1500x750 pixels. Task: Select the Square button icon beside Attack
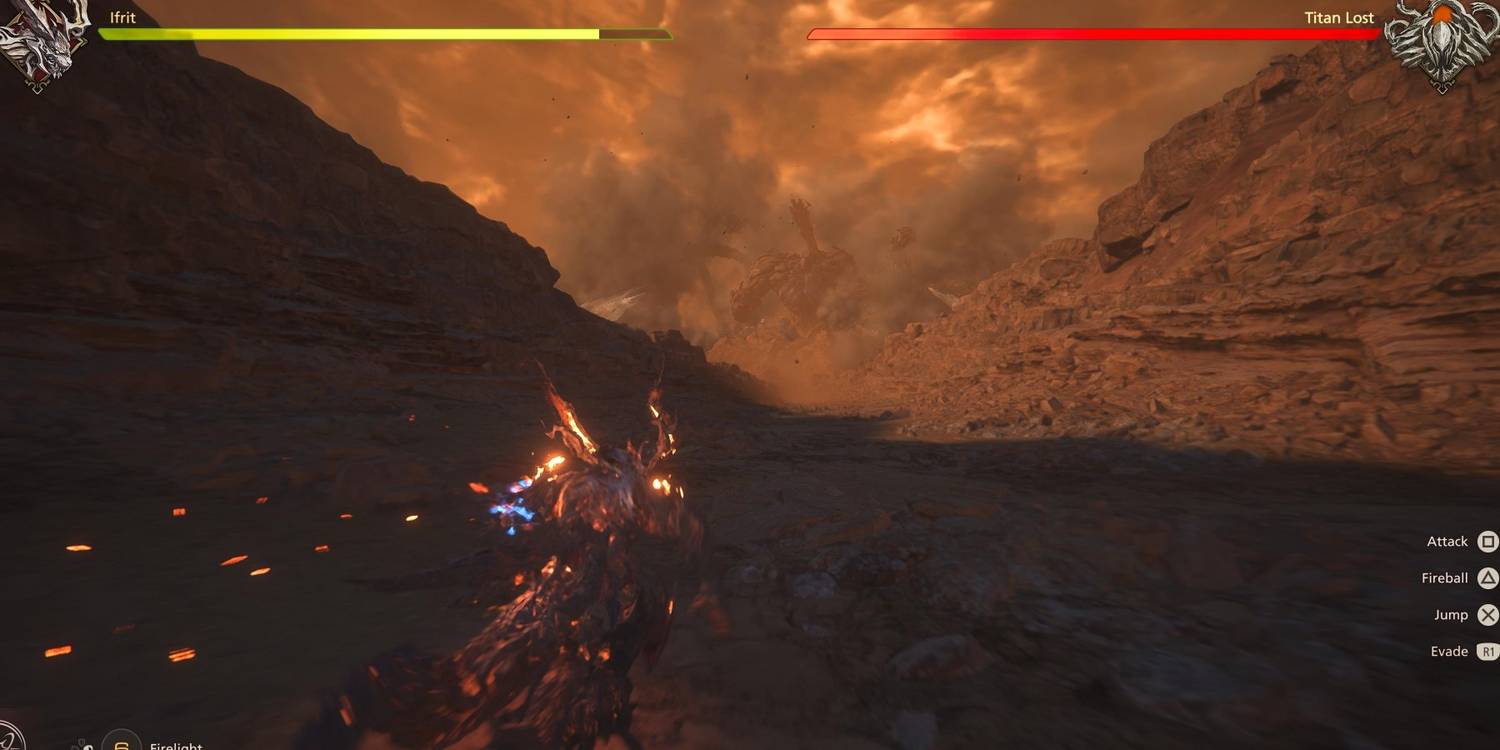point(1487,541)
